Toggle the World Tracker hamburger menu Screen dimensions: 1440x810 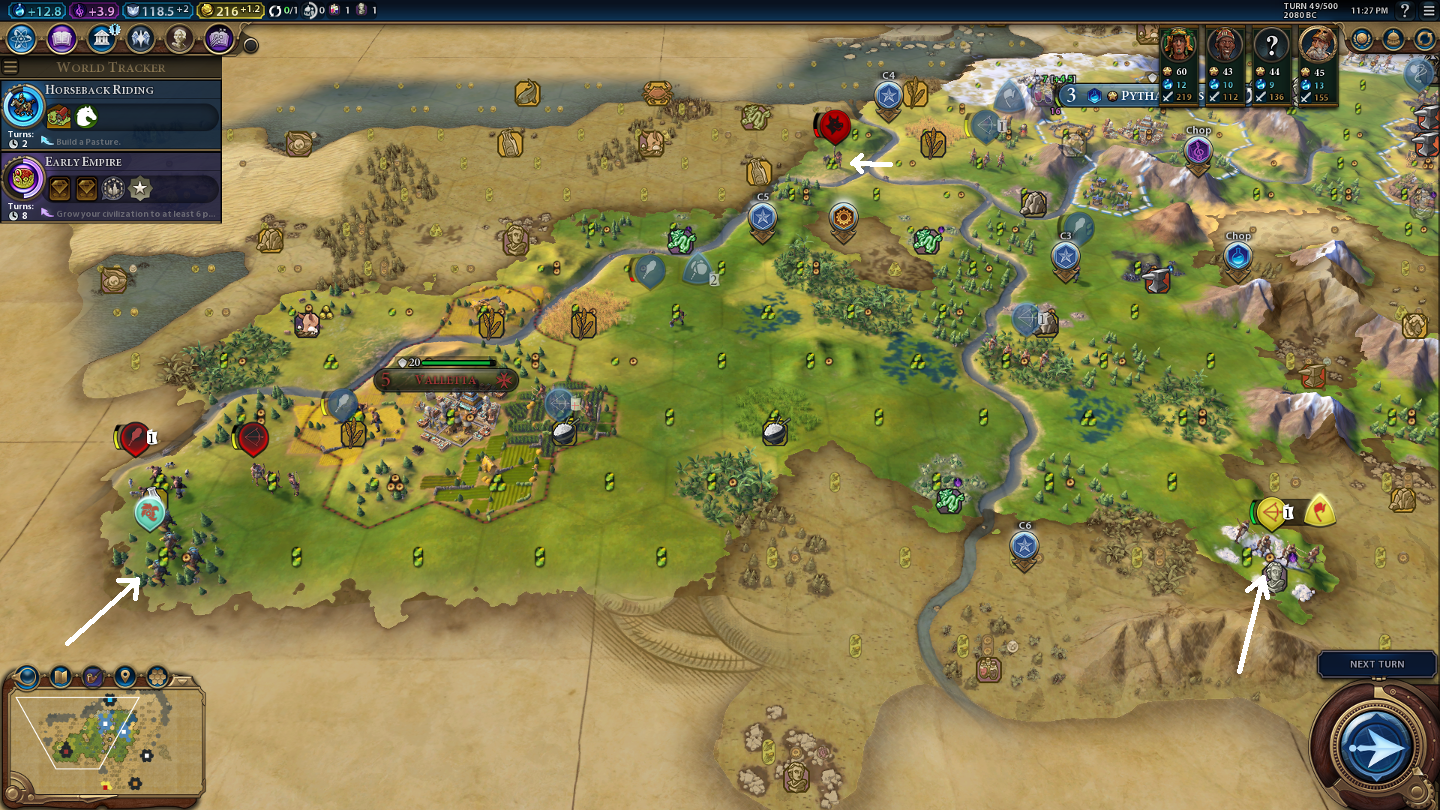(x=11, y=67)
